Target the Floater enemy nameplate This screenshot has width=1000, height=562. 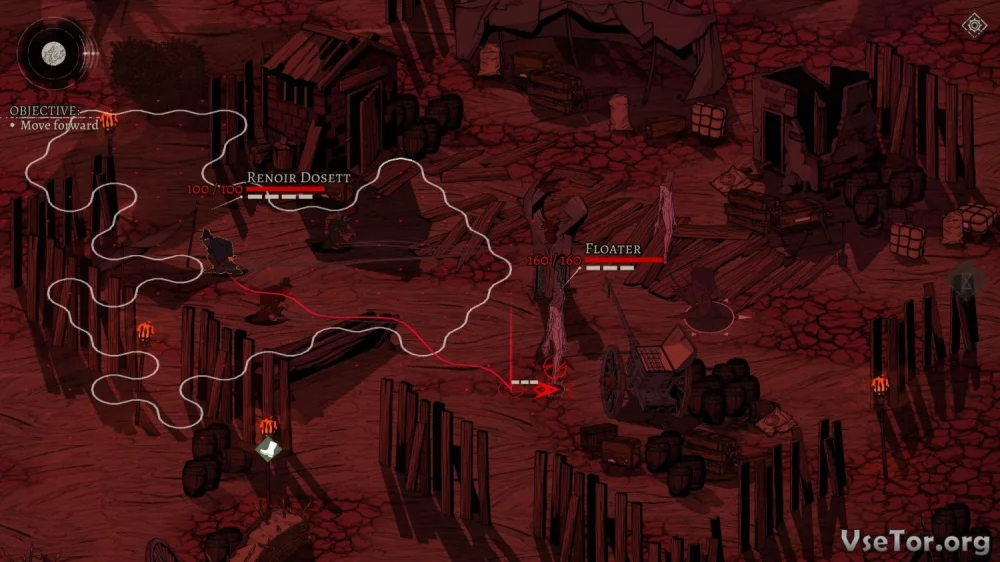[x=612, y=248]
